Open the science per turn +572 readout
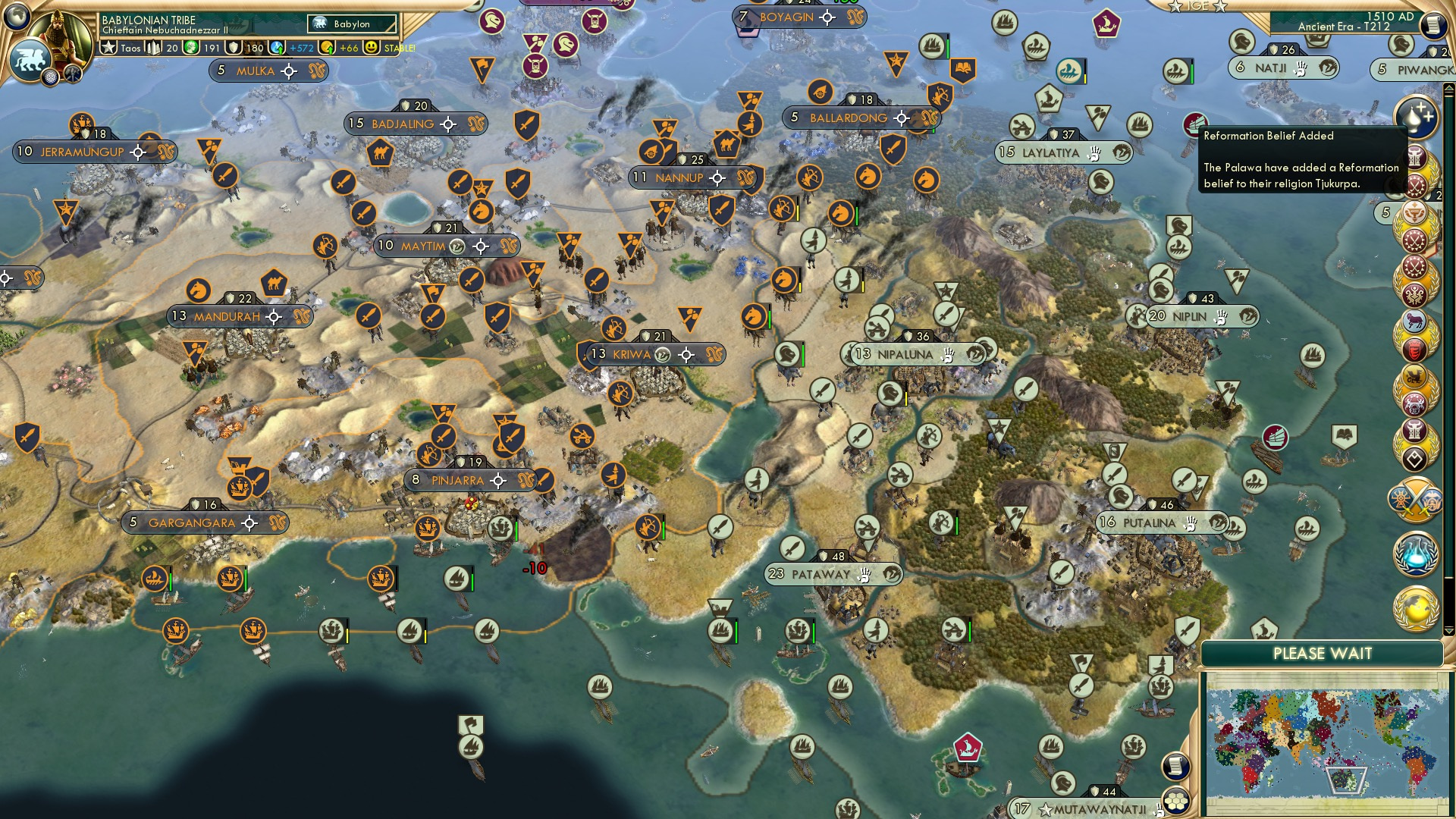The width and height of the screenshot is (1456, 819). 294,48
